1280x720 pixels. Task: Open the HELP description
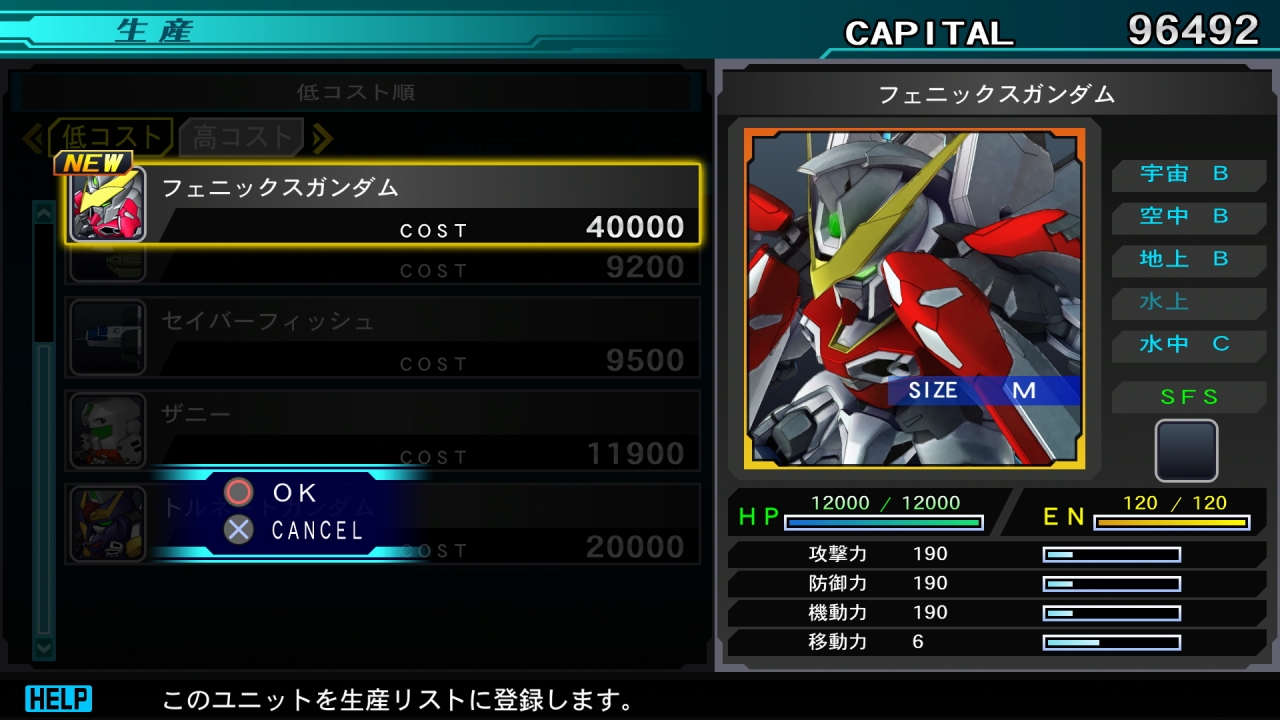(x=58, y=698)
